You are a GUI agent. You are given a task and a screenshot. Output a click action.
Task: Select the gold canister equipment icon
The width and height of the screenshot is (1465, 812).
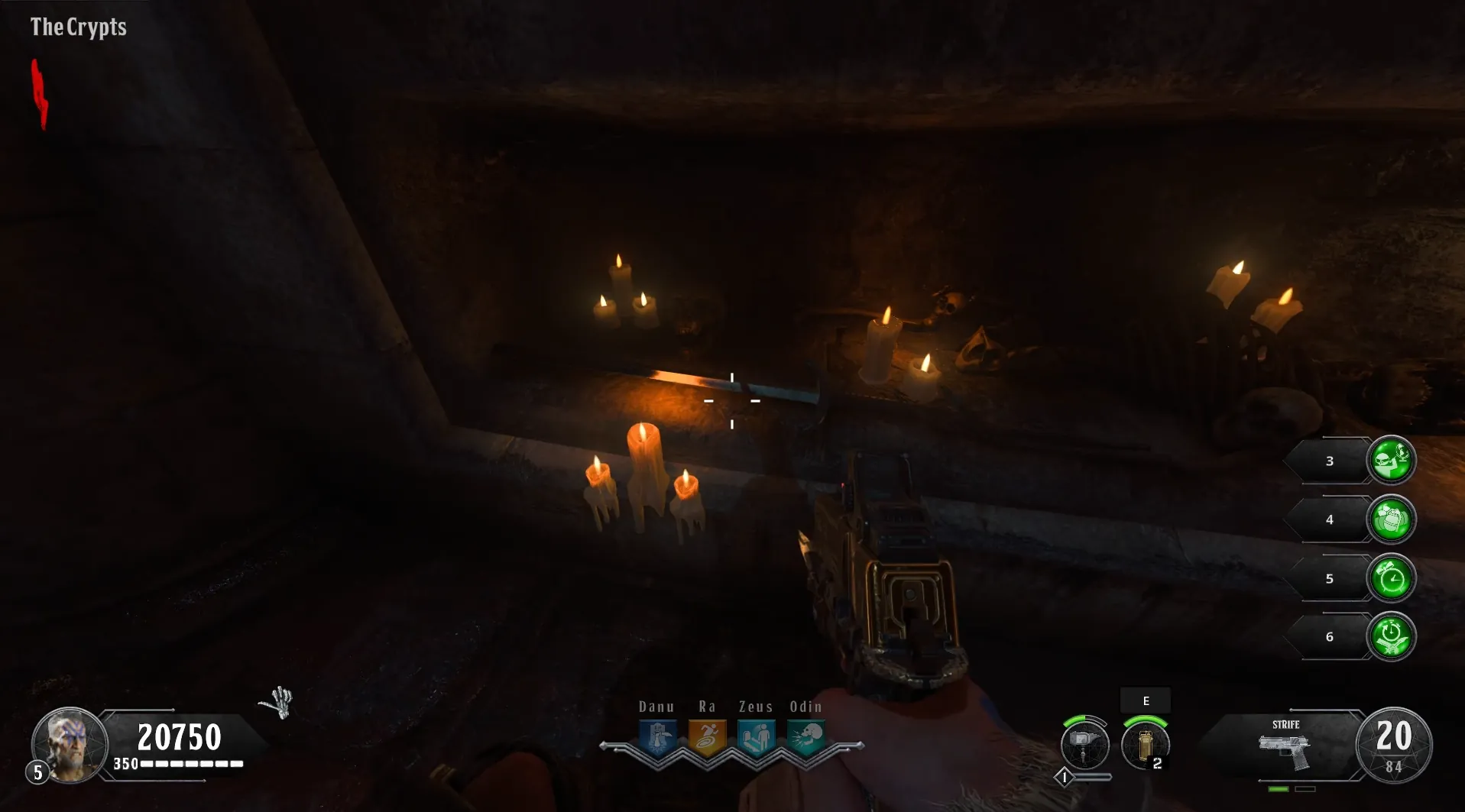(x=1144, y=744)
